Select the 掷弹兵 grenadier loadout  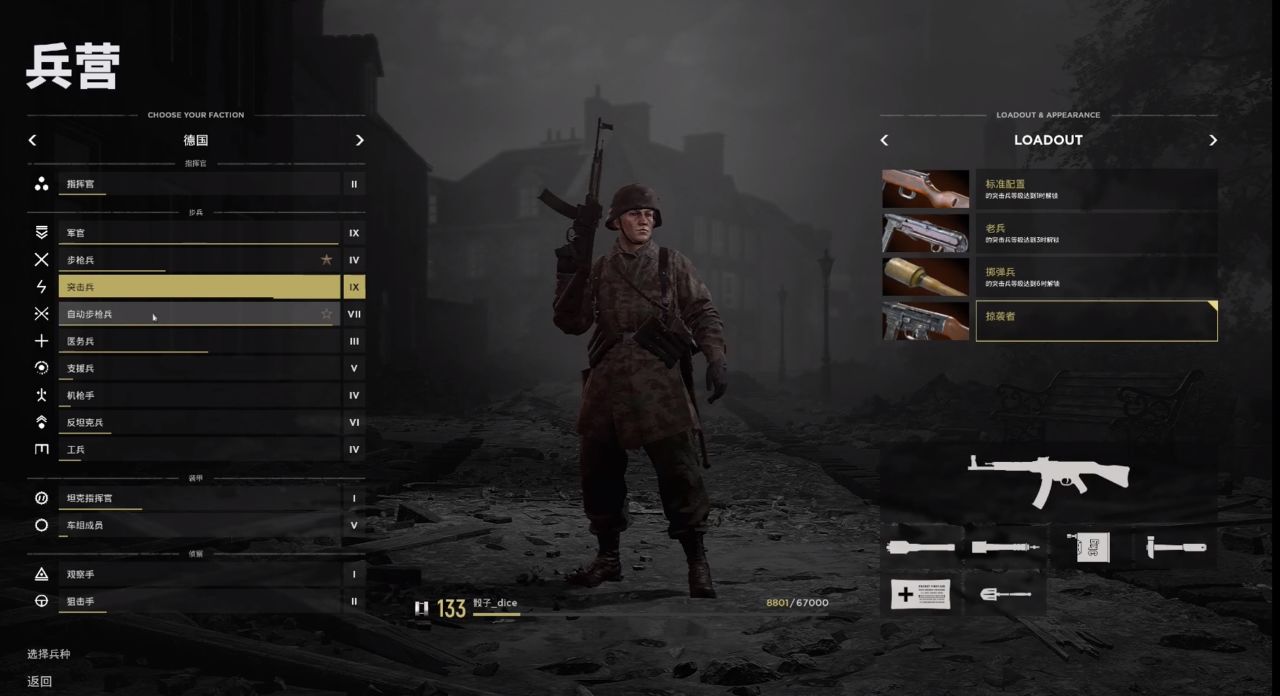[1096, 277]
